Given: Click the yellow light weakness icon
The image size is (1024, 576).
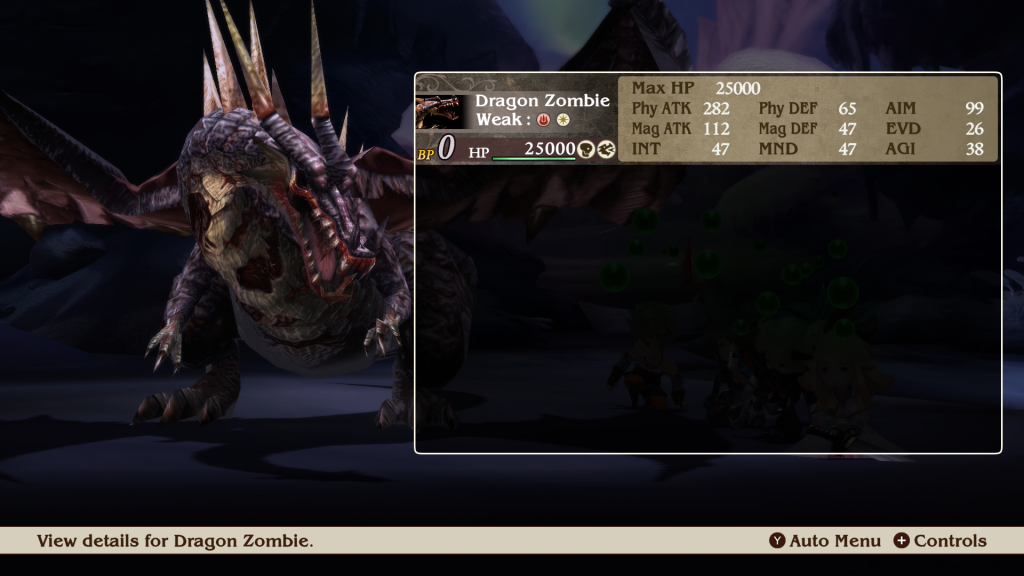Looking at the screenshot, I should coord(563,120).
